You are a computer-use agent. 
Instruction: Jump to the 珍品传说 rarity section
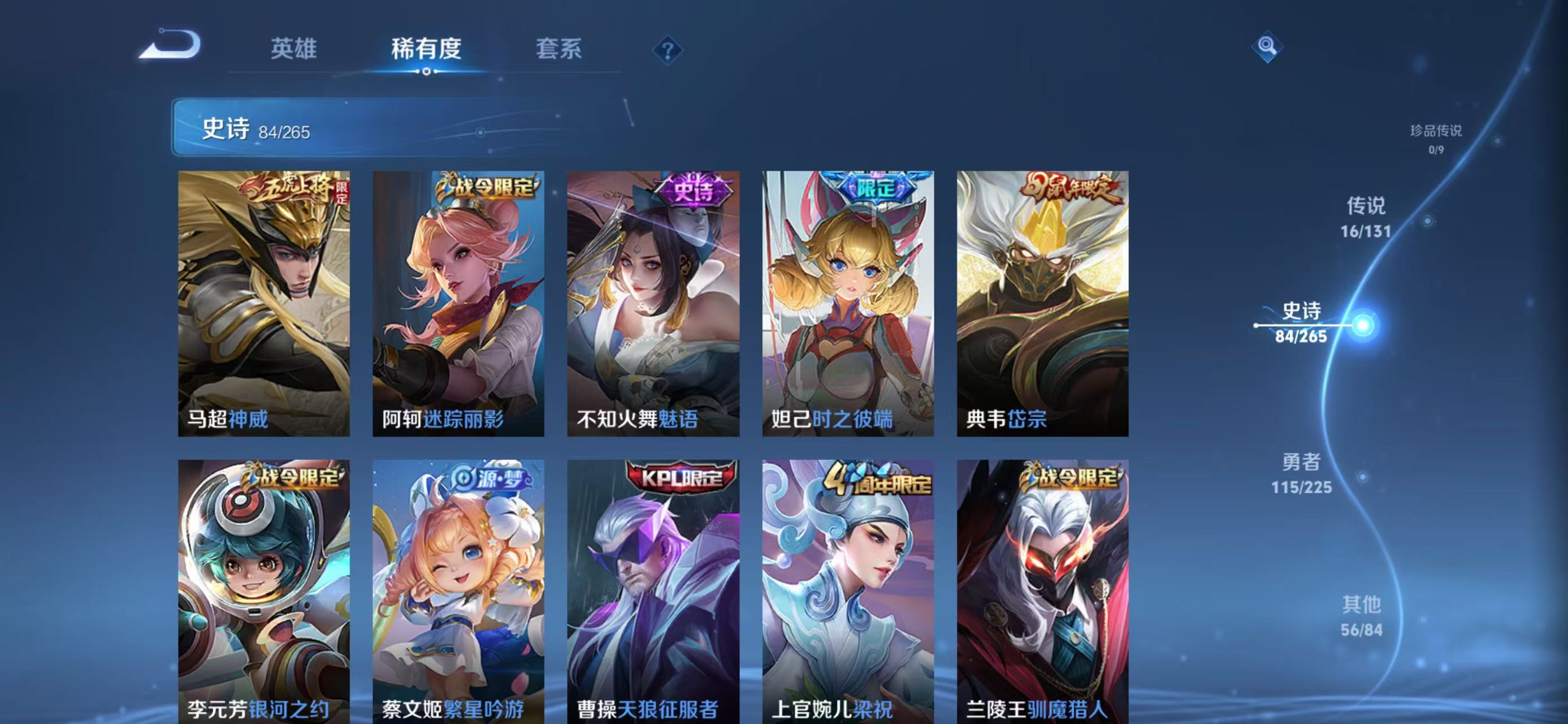1436,139
